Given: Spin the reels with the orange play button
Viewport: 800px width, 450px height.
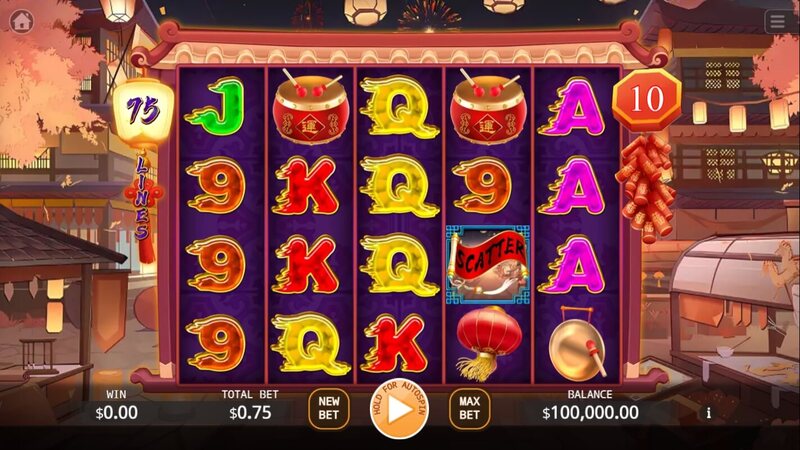Looking at the screenshot, I should (398, 409).
